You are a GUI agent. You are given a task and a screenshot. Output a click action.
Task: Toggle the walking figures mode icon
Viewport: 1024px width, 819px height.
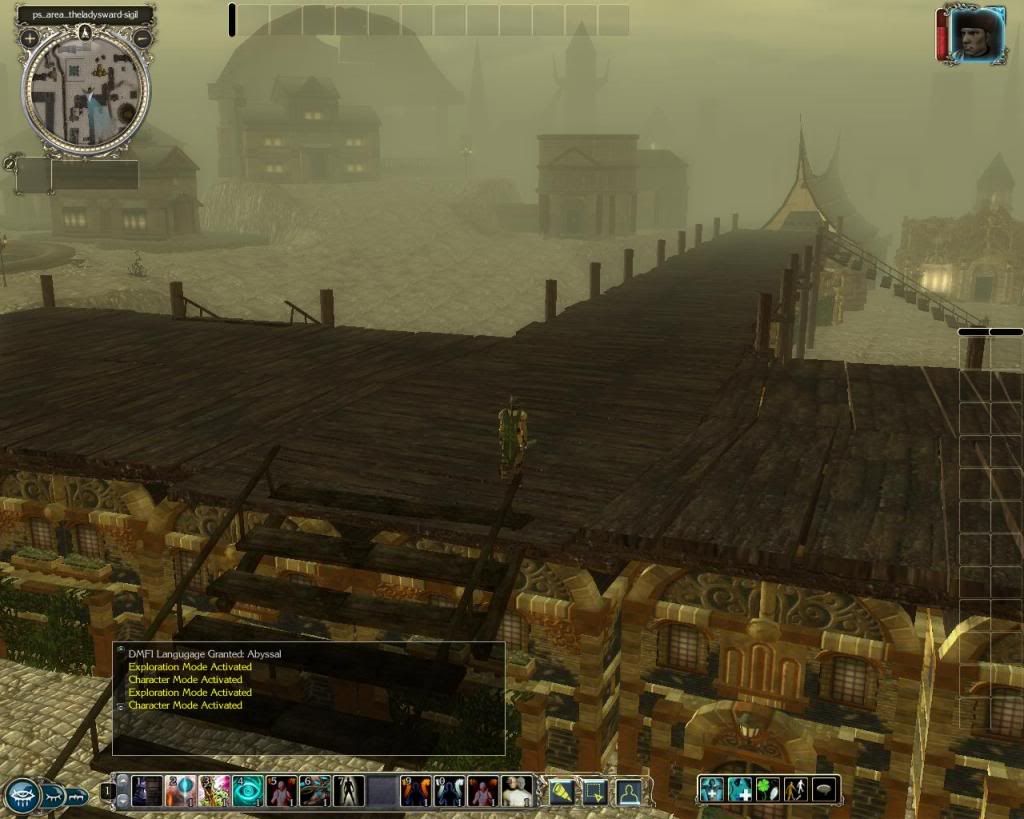coord(796,790)
